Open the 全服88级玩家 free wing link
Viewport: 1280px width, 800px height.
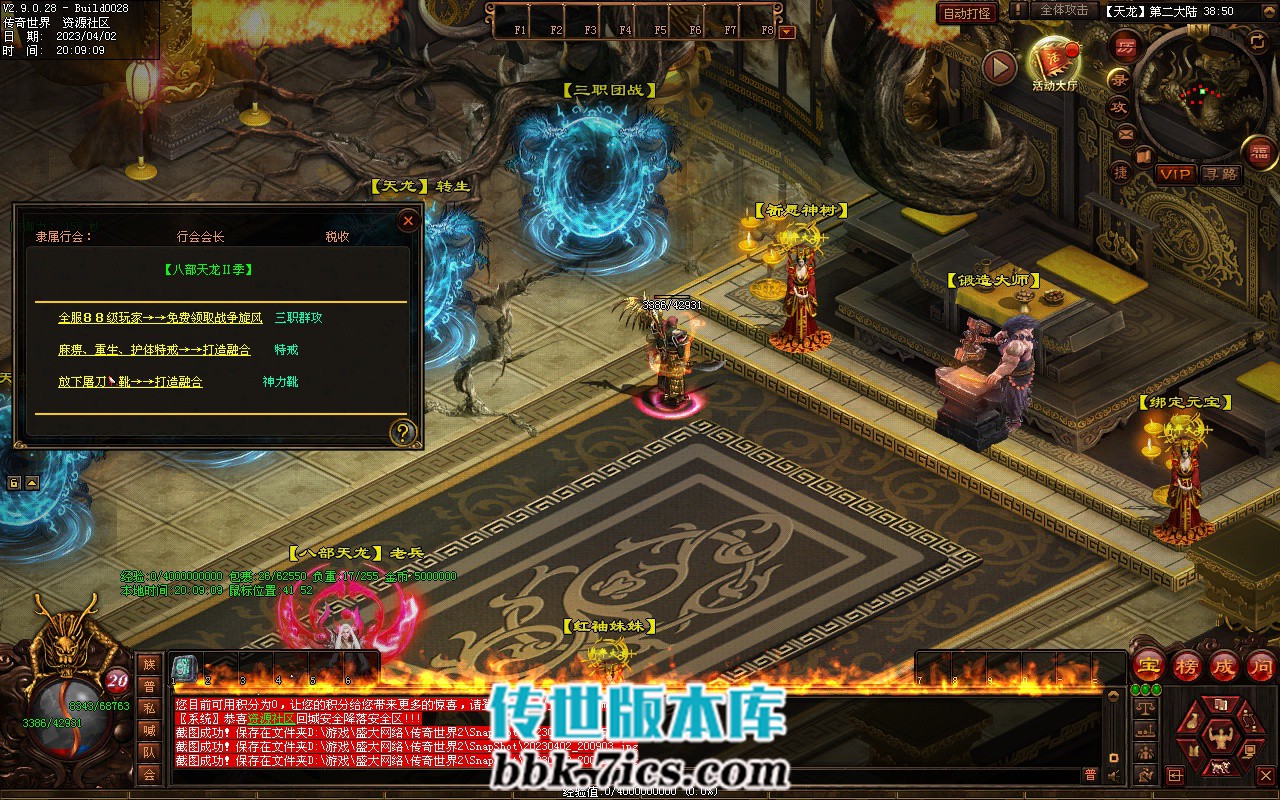[160, 318]
